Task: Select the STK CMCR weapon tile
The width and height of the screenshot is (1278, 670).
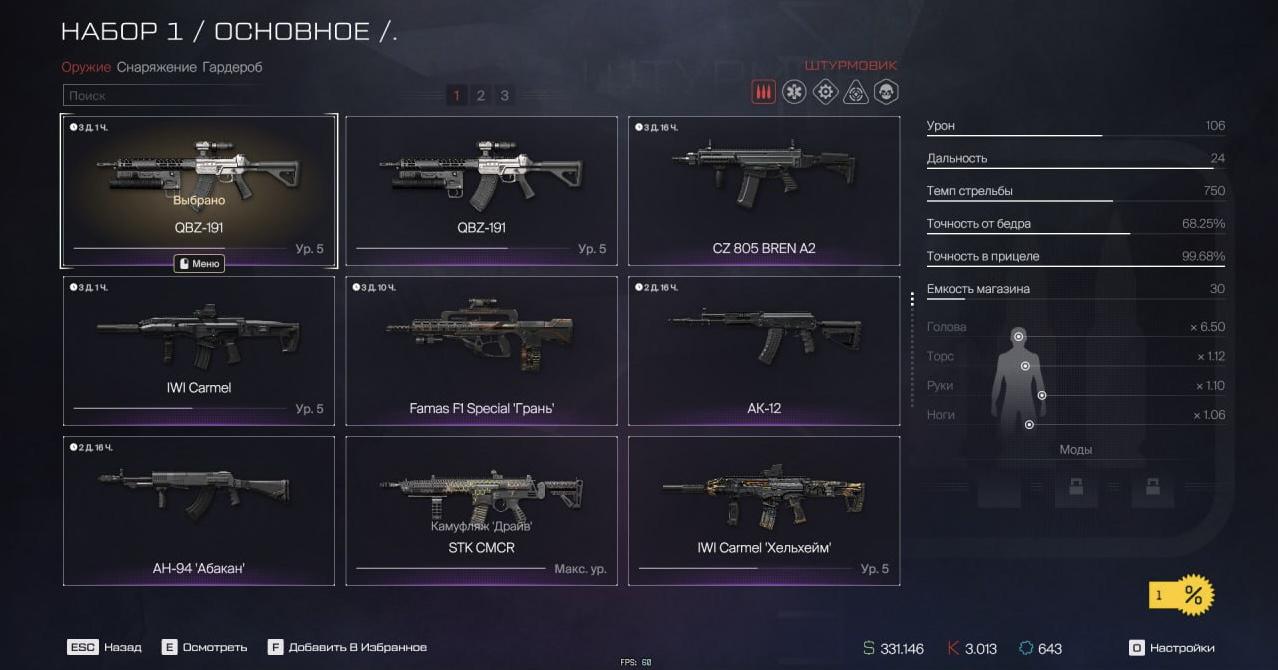Action: pyautogui.click(x=481, y=510)
